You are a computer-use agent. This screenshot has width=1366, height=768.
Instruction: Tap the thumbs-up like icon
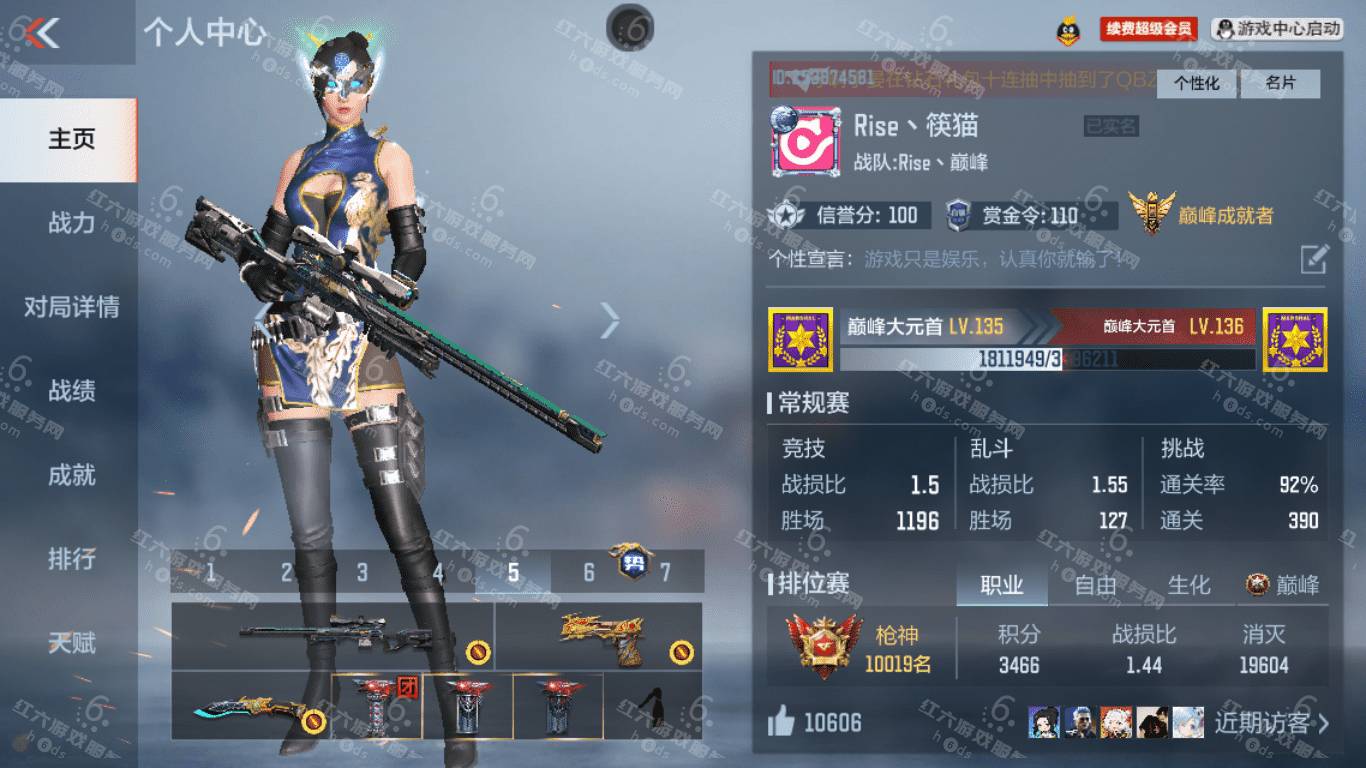(782, 722)
